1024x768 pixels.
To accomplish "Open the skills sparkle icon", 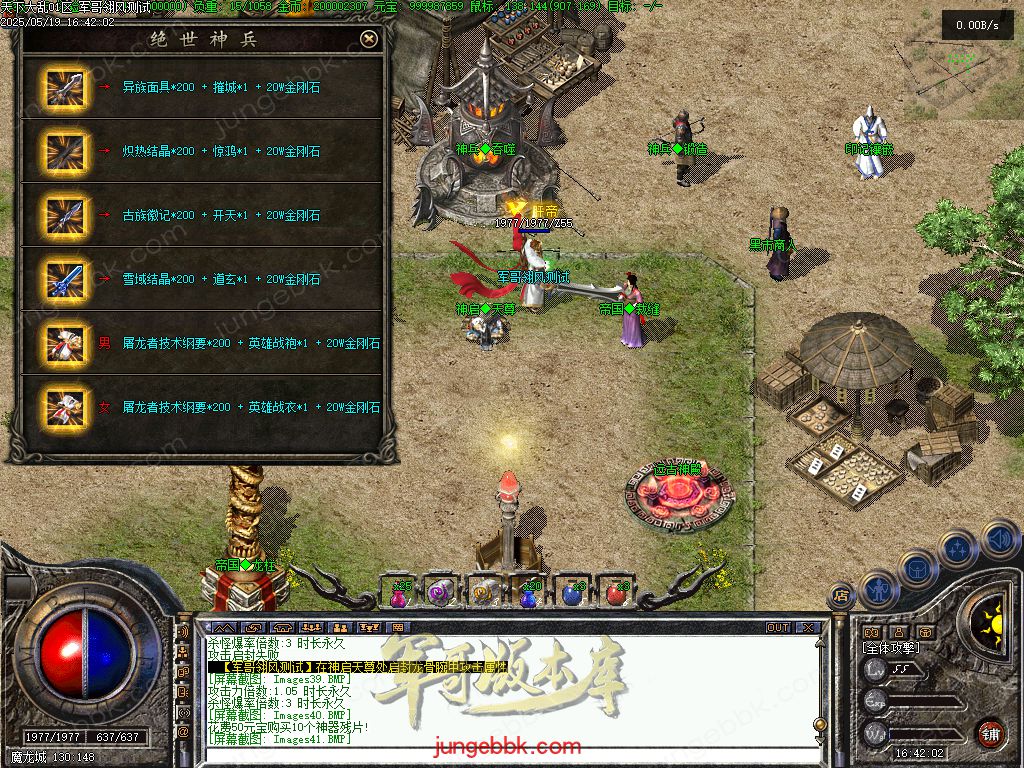I will 958,548.
